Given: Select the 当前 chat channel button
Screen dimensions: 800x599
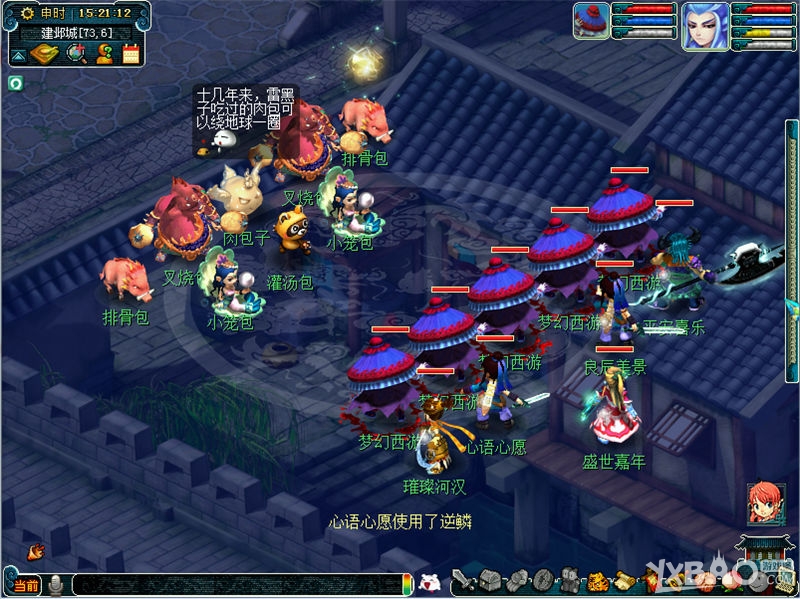Looking at the screenshot, I should (27, 584).
